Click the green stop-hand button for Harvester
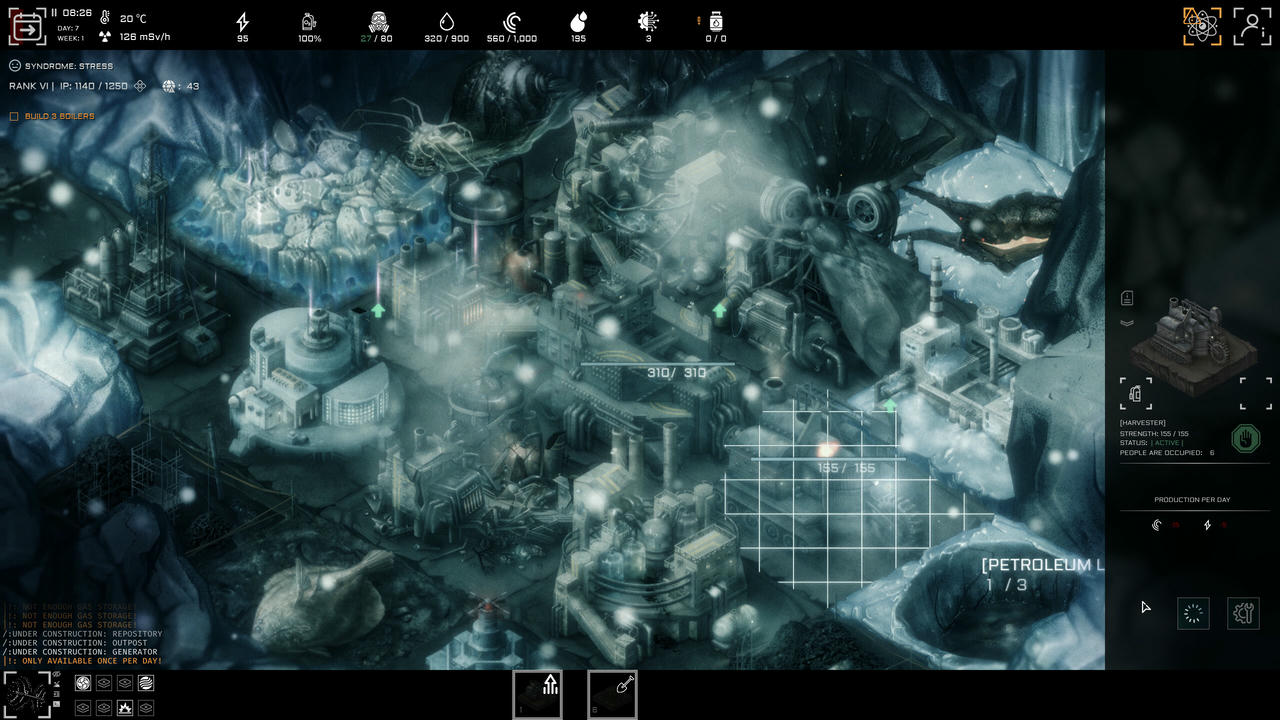This screenshot has height=720, width=1280. tap(1245, 439)
